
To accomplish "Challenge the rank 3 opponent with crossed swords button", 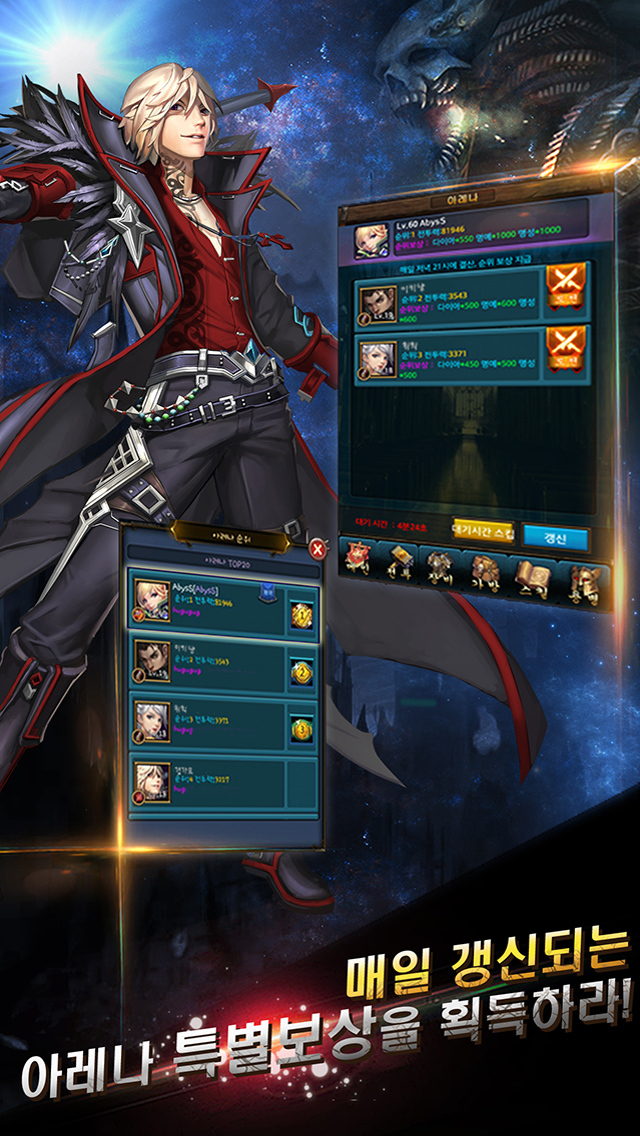I will [565, 351].
